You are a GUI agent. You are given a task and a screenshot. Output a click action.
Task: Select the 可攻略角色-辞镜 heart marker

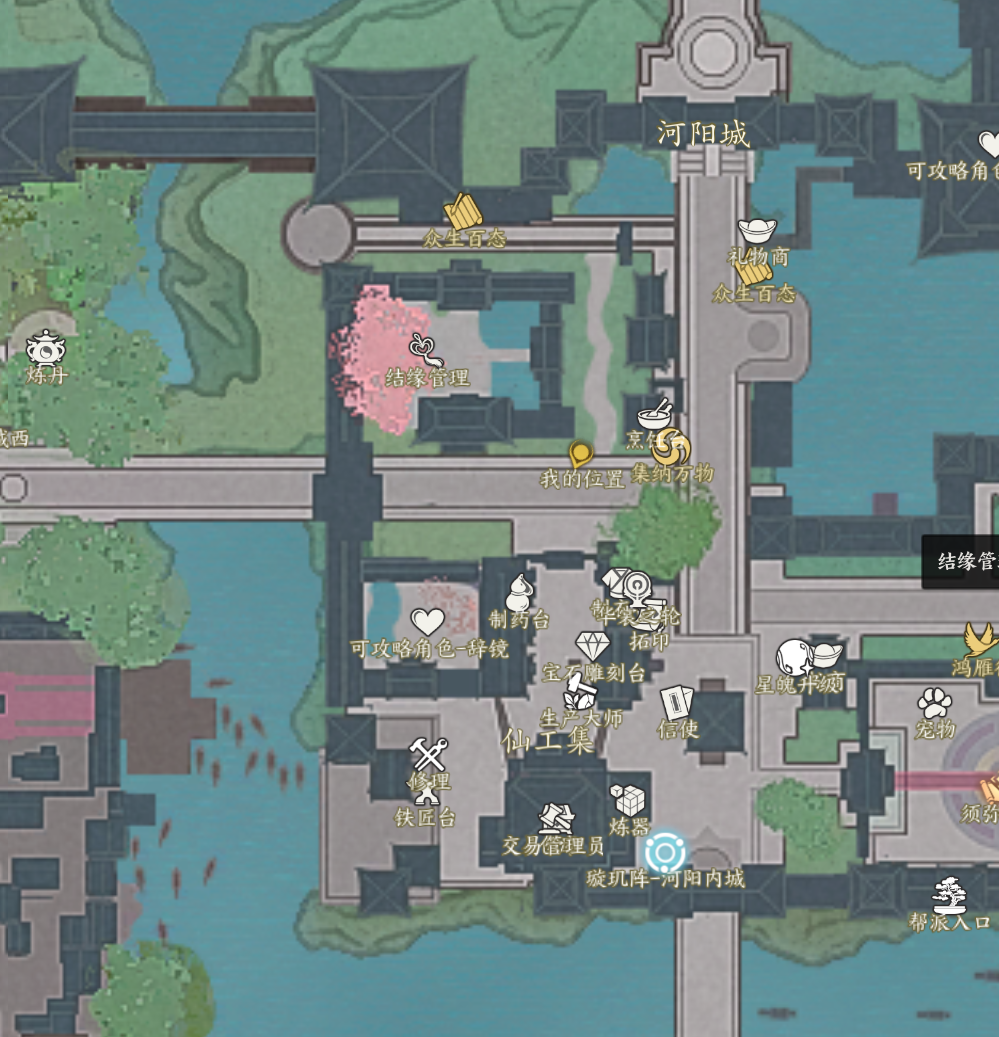tap(428, 623)
